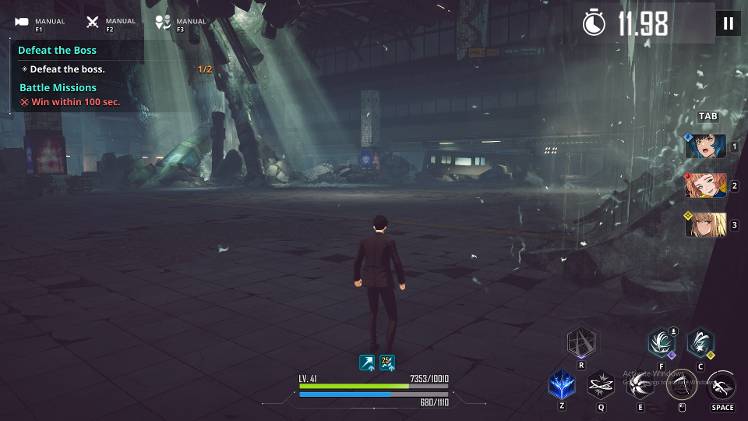This screenshot has width=748, height=421.
Task: Perform the scythe basic attack
Action: 683,385
